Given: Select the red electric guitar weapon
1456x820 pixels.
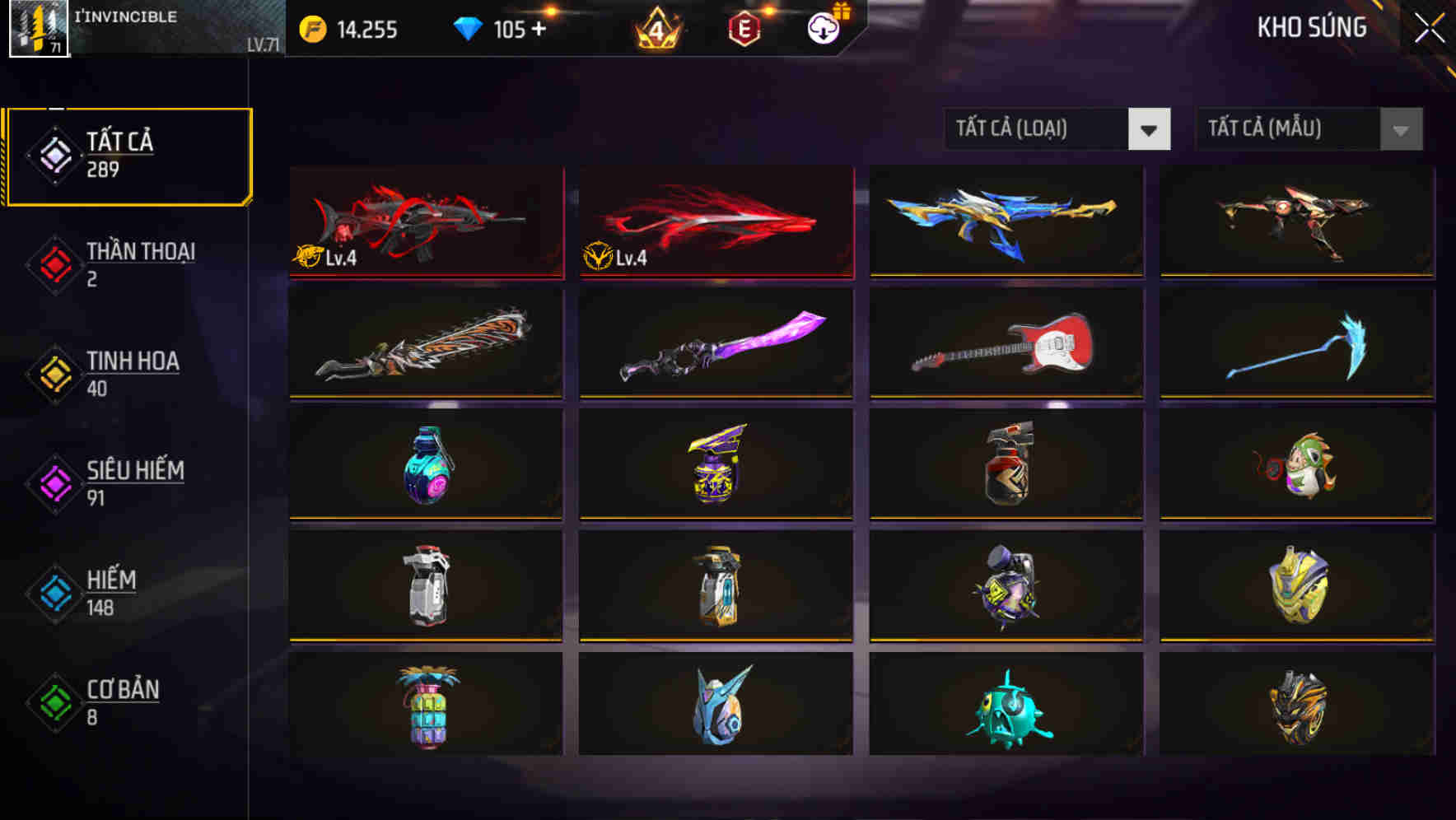Looking at the screenshot, I should pos(1006,344).
